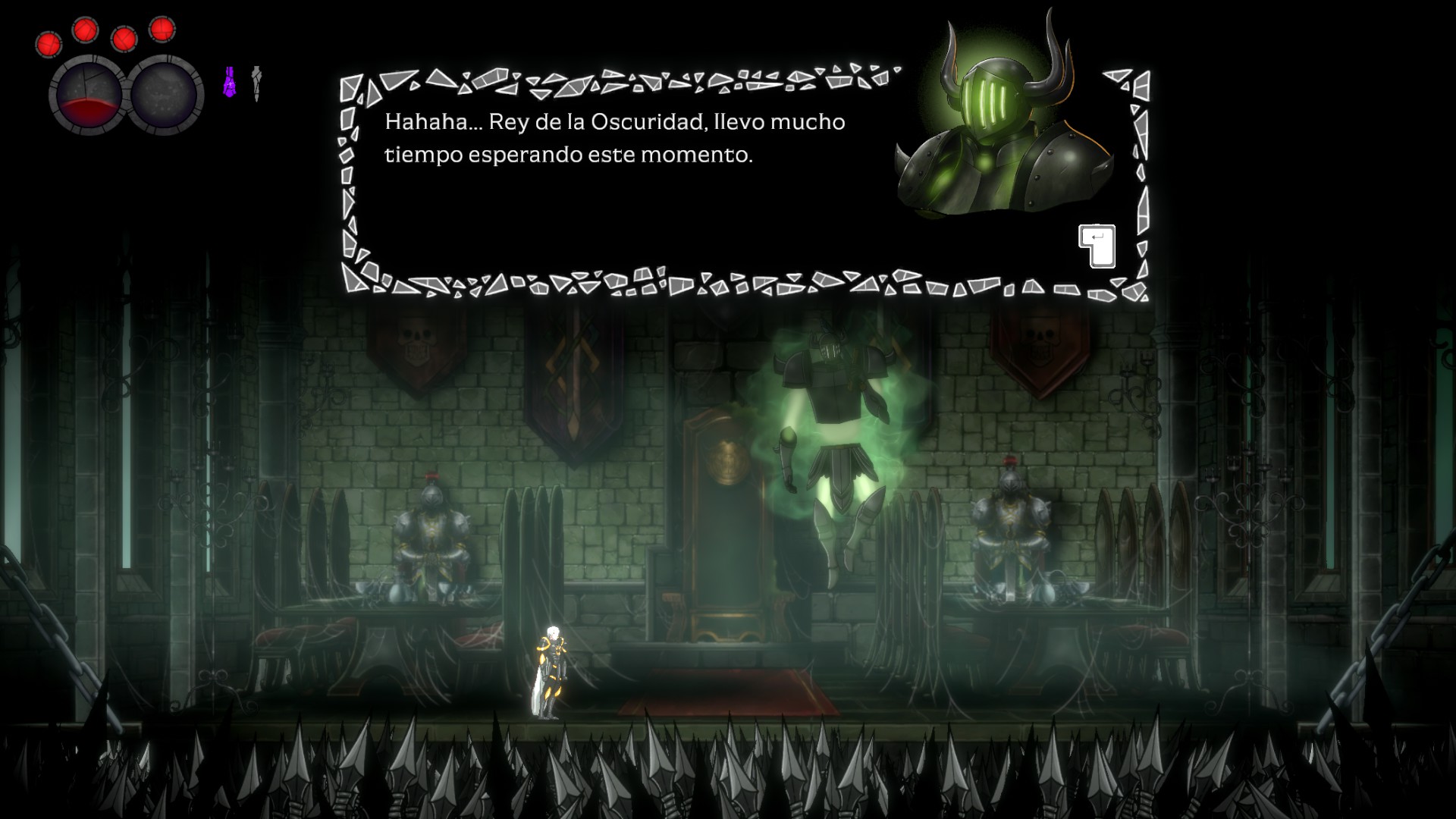Select the purple crystal shard icon
Screen dimensions: 1456x819
230,82
